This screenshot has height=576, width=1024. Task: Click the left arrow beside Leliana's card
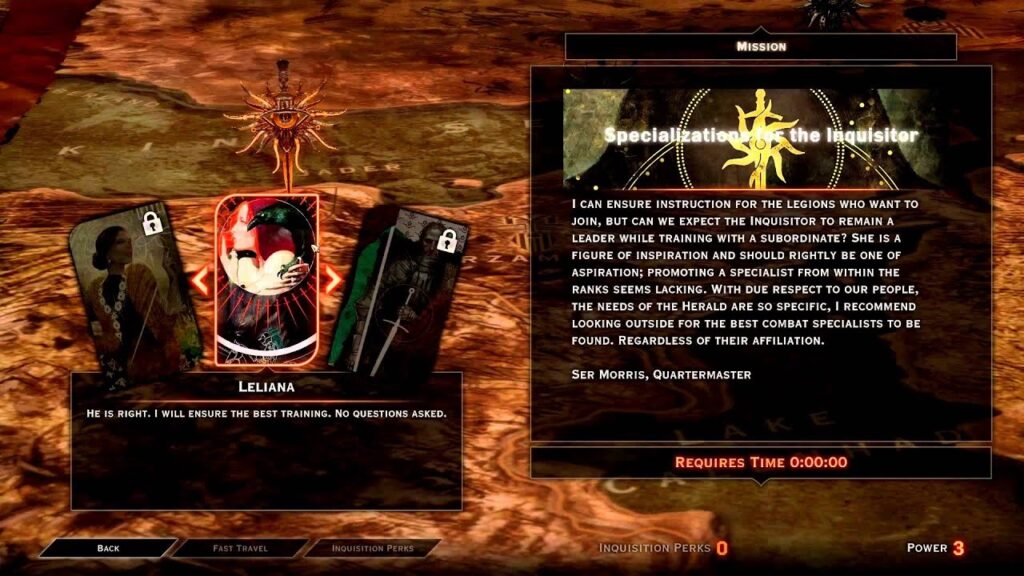pos(200,281)
